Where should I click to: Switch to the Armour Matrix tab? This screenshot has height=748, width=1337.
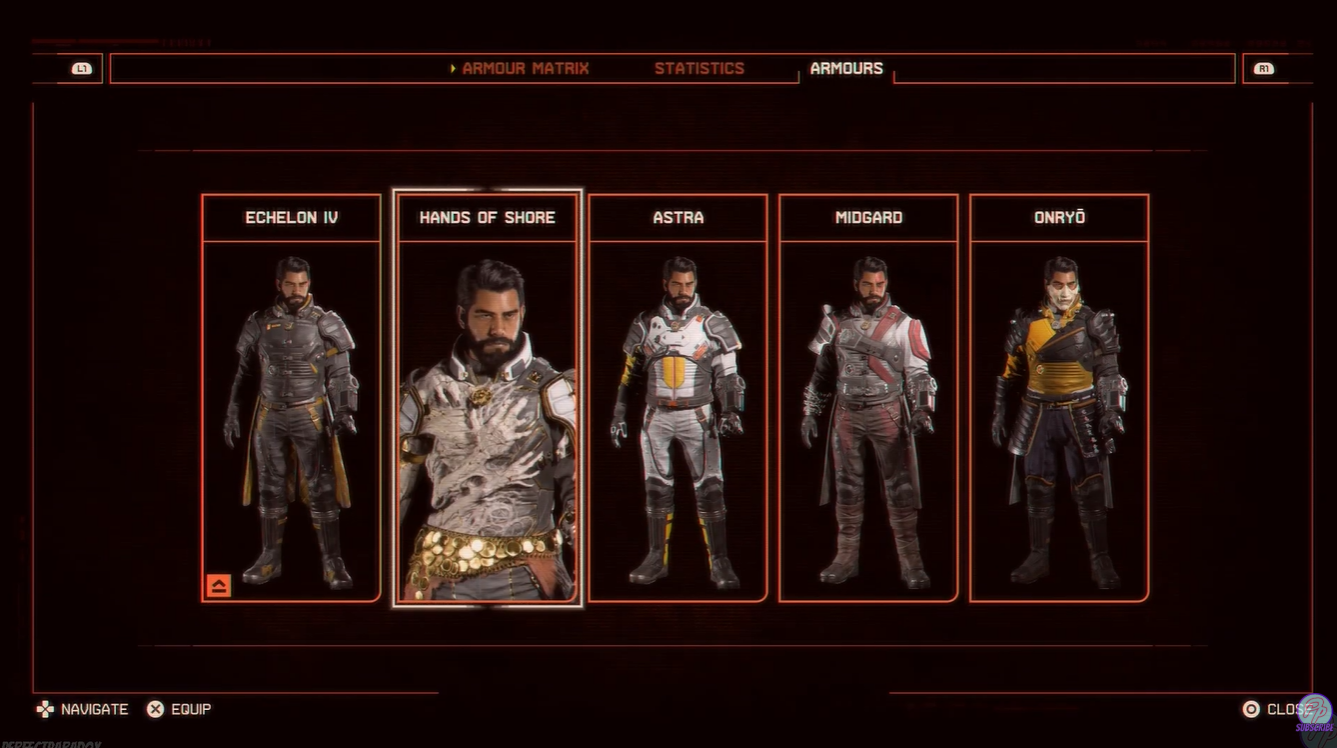[524, 67]
